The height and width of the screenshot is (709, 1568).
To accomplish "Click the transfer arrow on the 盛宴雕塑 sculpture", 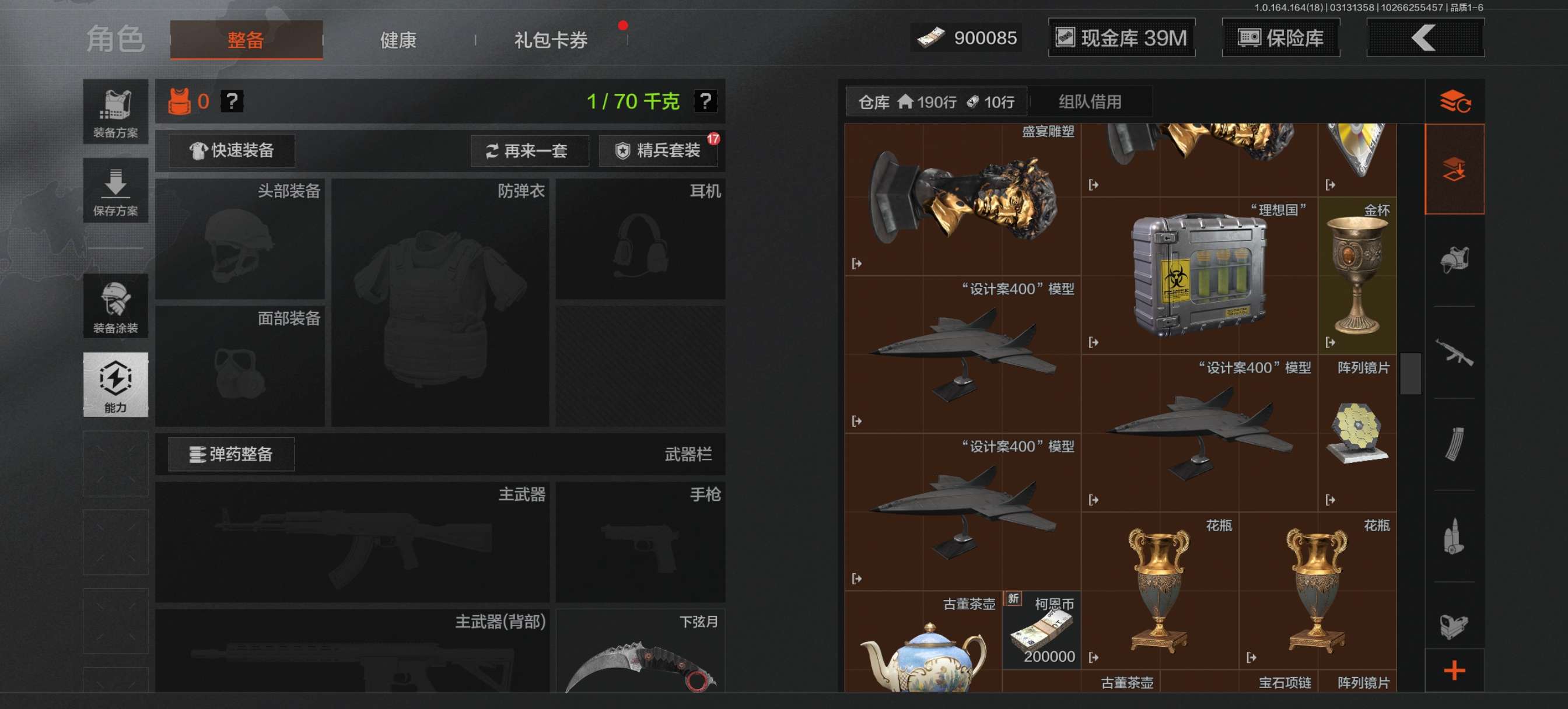I will tap(857, 264).
